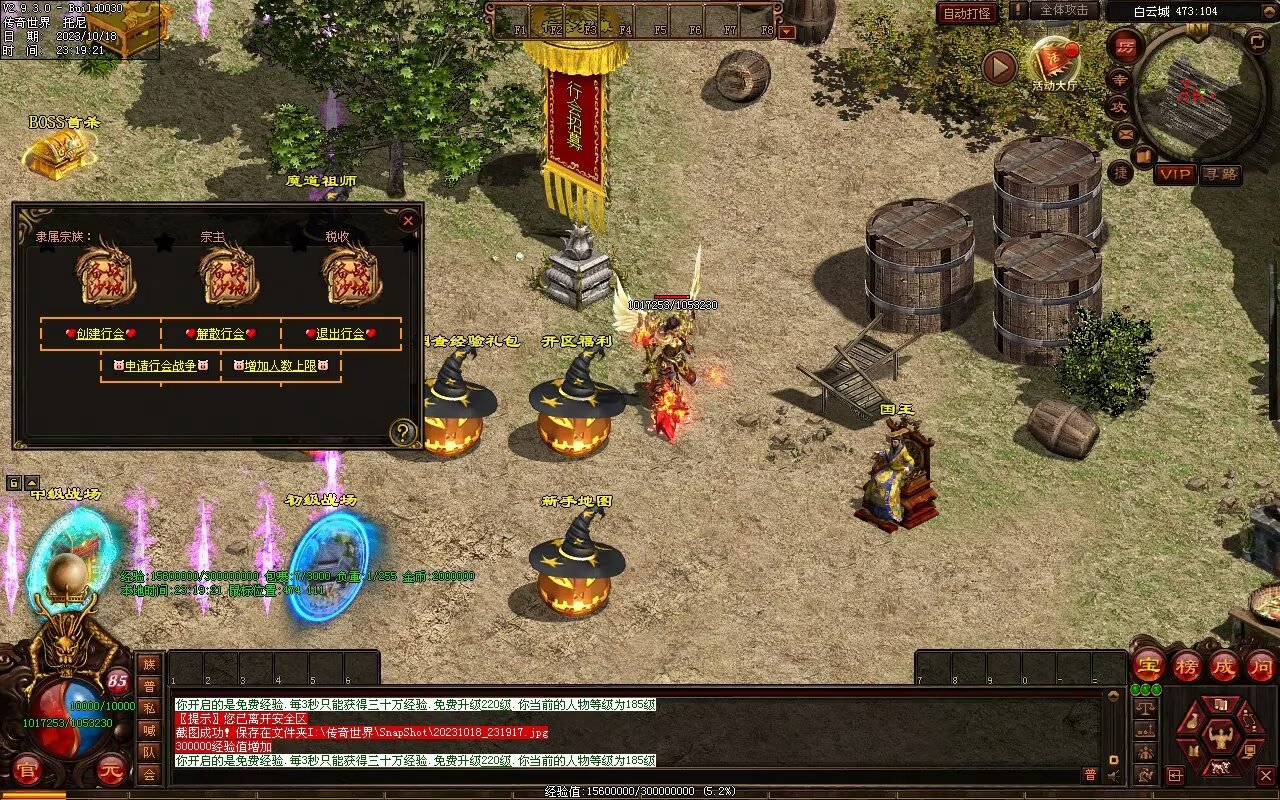Choose the 退出行会 leave guild option
This screenshot has height=800, width=1280.
pyautogui.click(x=341, y=334)
